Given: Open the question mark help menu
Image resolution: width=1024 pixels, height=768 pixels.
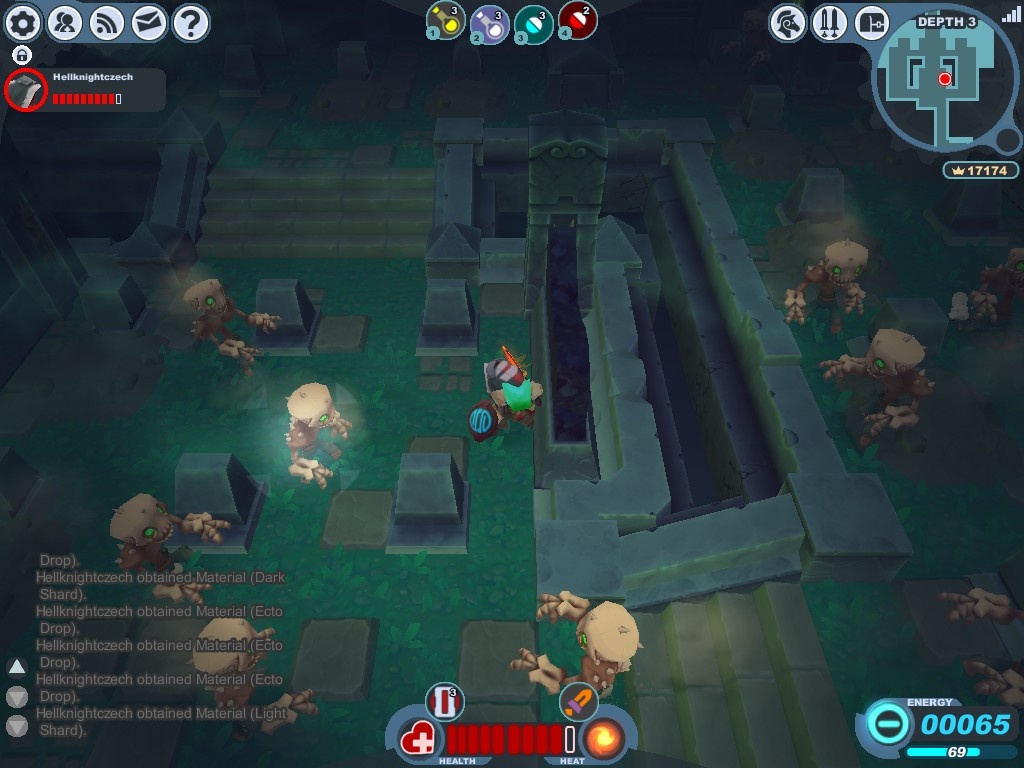Looking at the screenshot, I should [191, 22].
